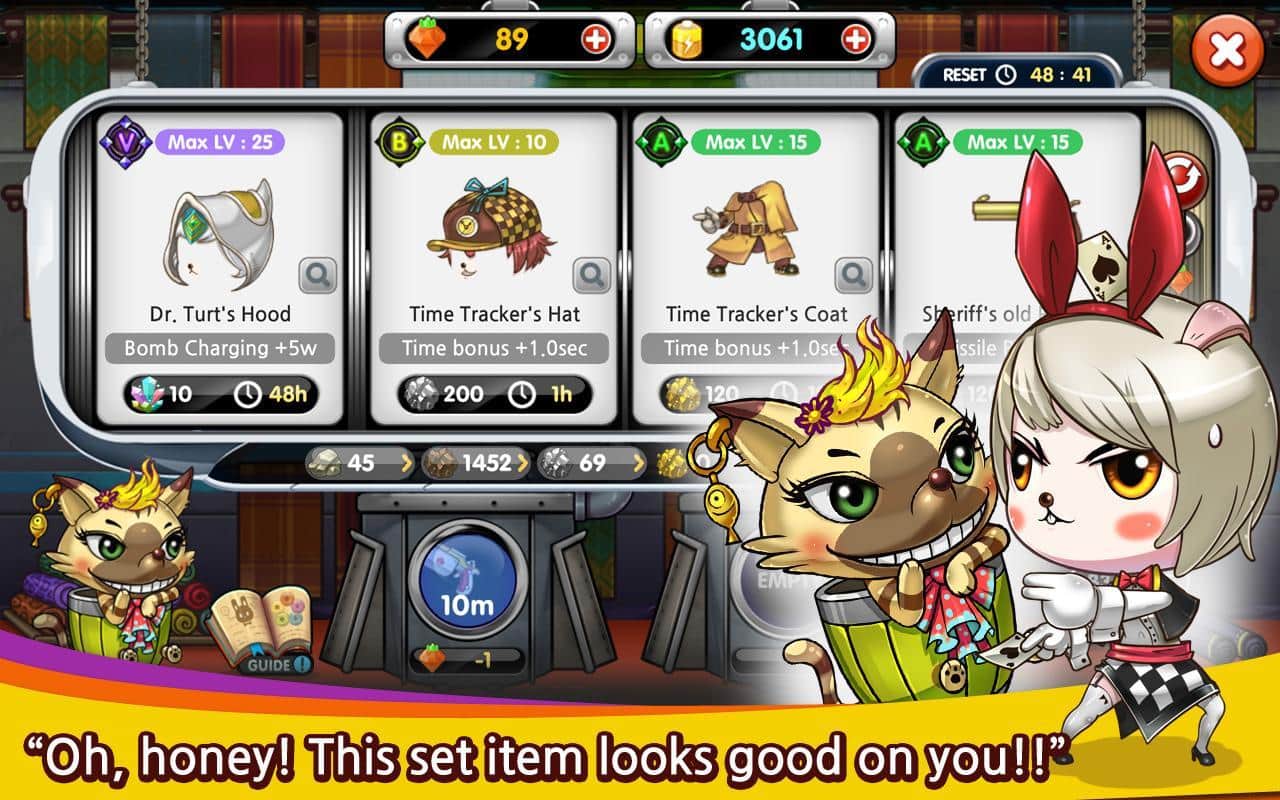Image resolution: width=1280 pixels, height=800 pixels.
Task: Buy more gold with the plus button
Action: click(x=856, y=40)
